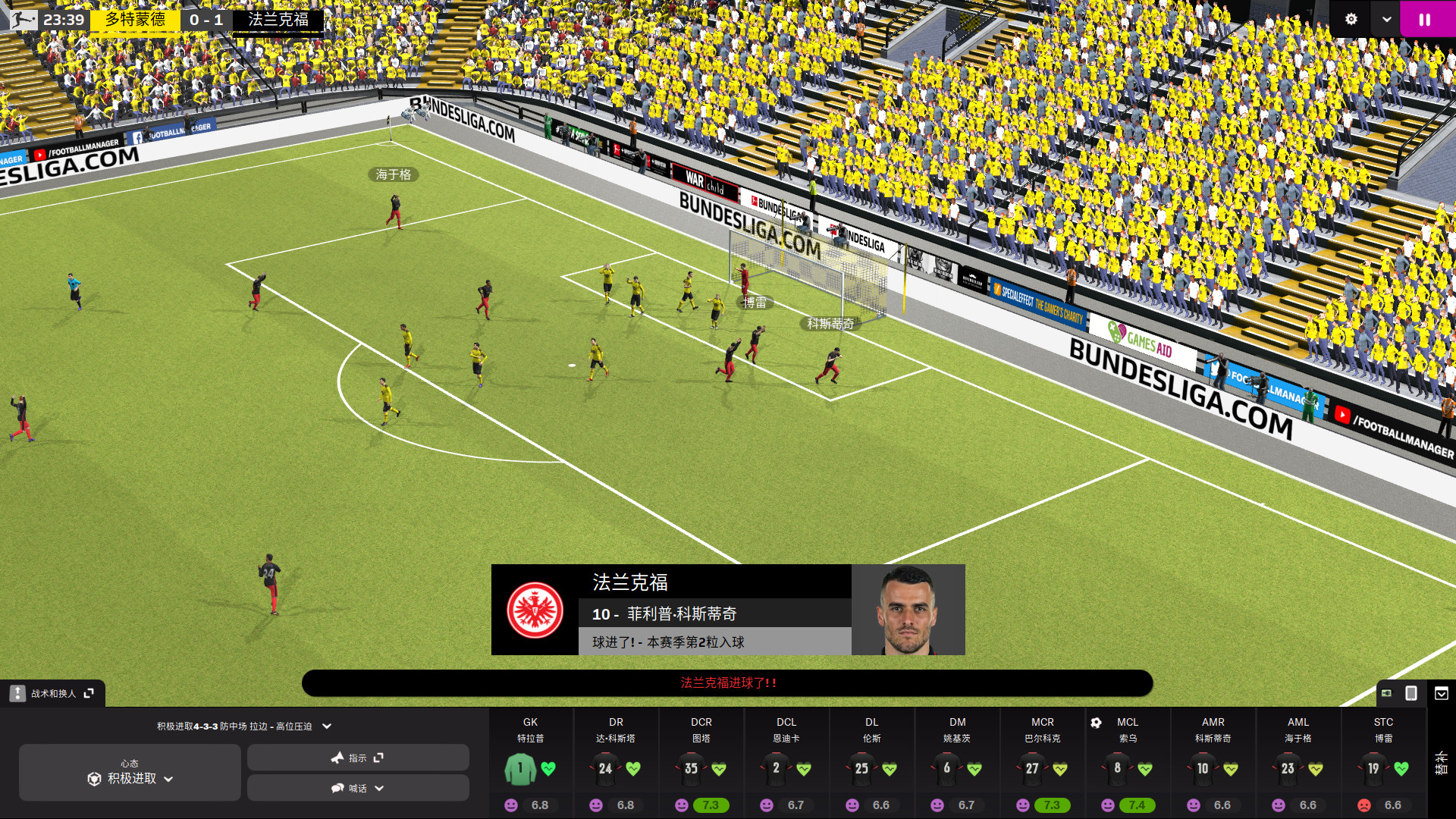
Task: Switch to the 替补 substitutes tab
Action: [x=1442, y=763]
